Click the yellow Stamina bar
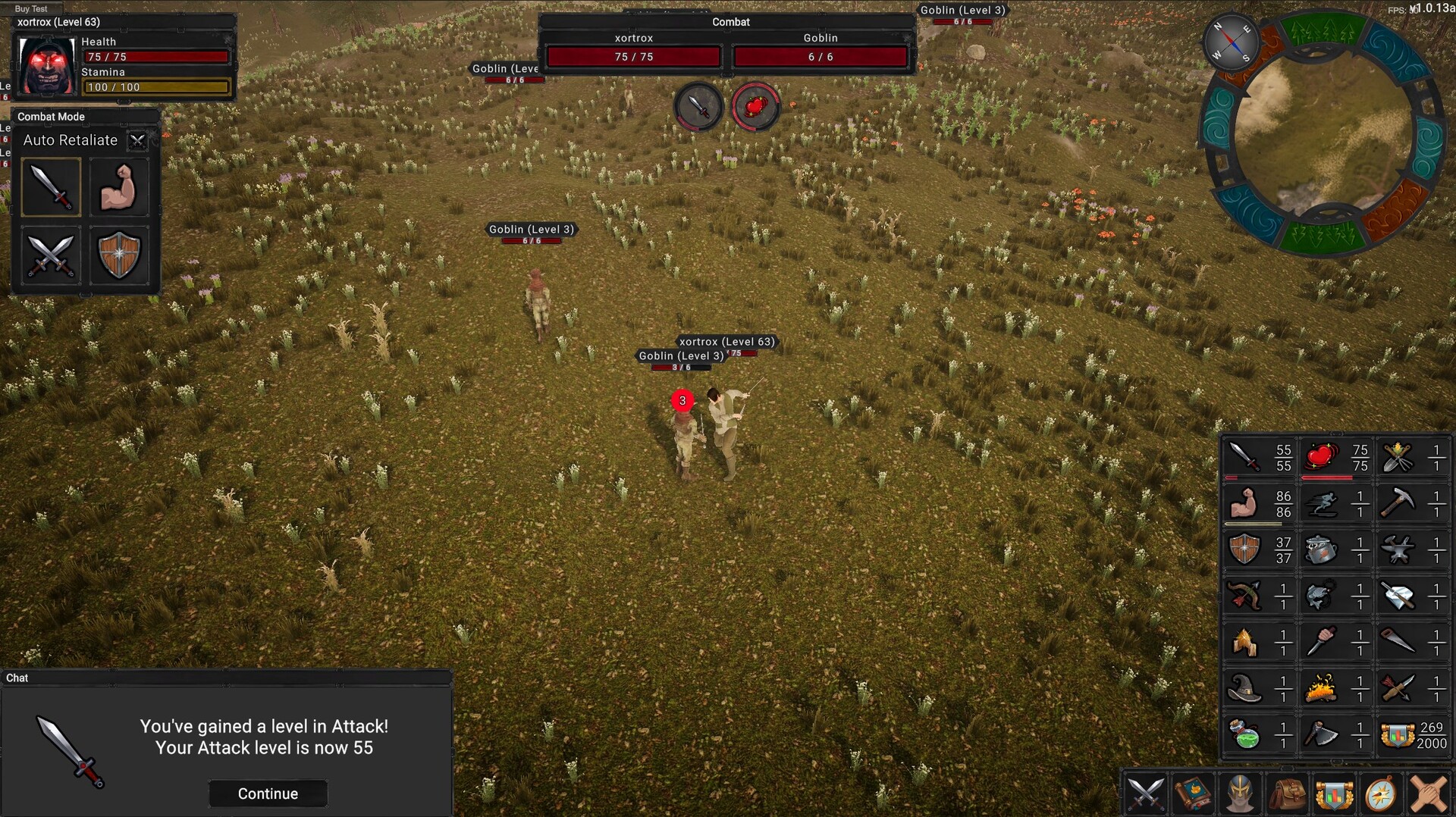Viewport: 1456px width, 817px height. 155,86
